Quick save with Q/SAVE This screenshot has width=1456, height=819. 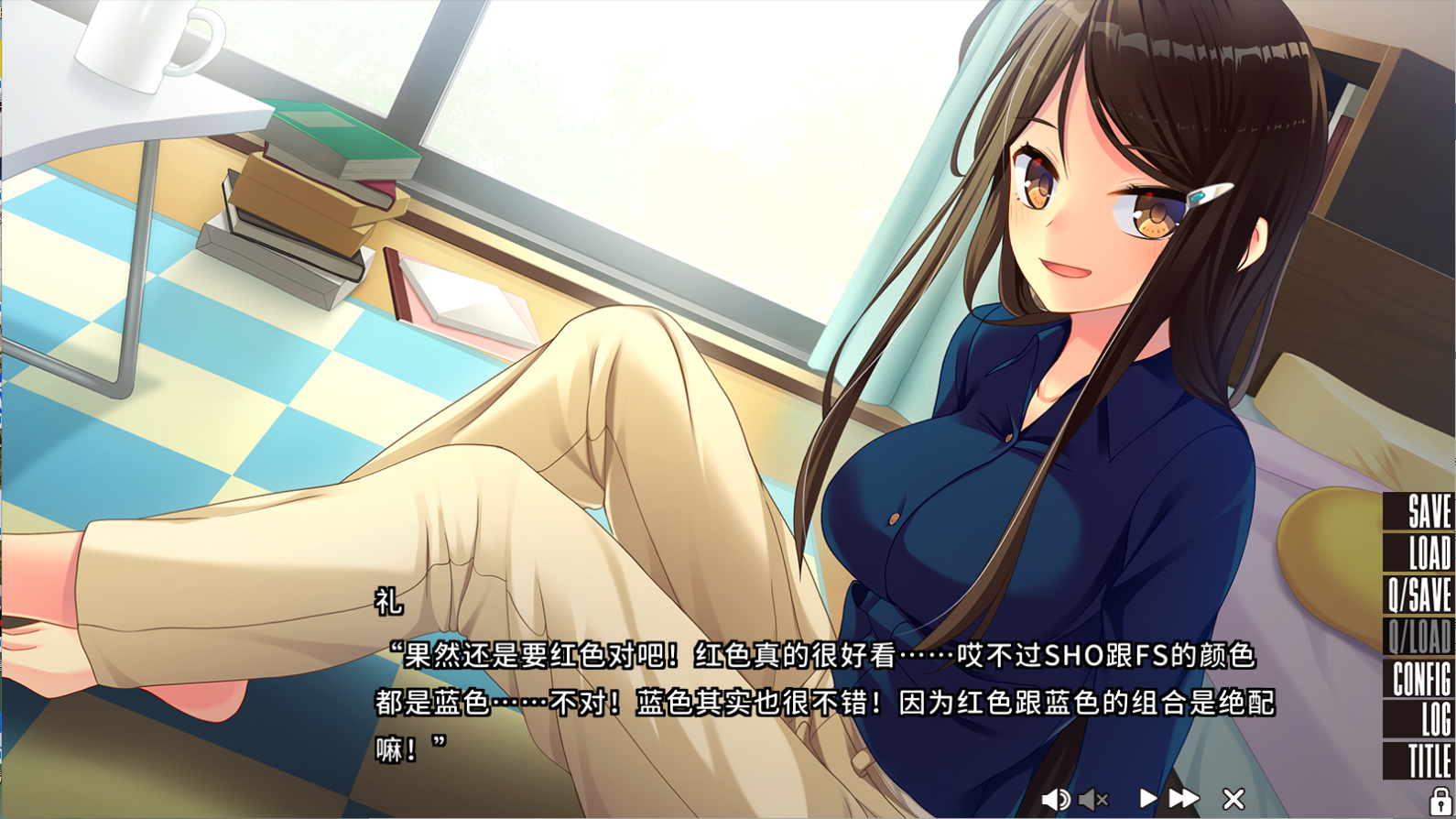click(1418, 595)
